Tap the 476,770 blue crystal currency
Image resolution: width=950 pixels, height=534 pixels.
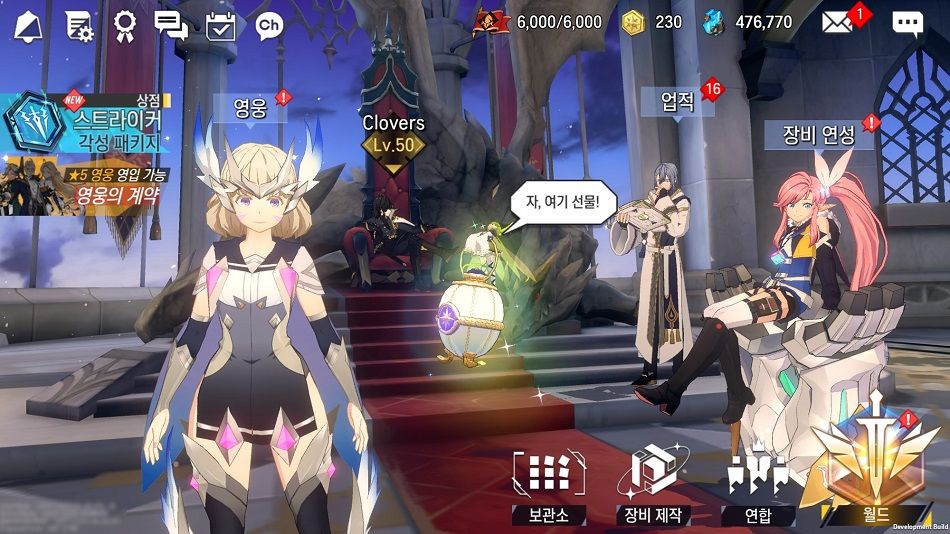coord(749,22)
